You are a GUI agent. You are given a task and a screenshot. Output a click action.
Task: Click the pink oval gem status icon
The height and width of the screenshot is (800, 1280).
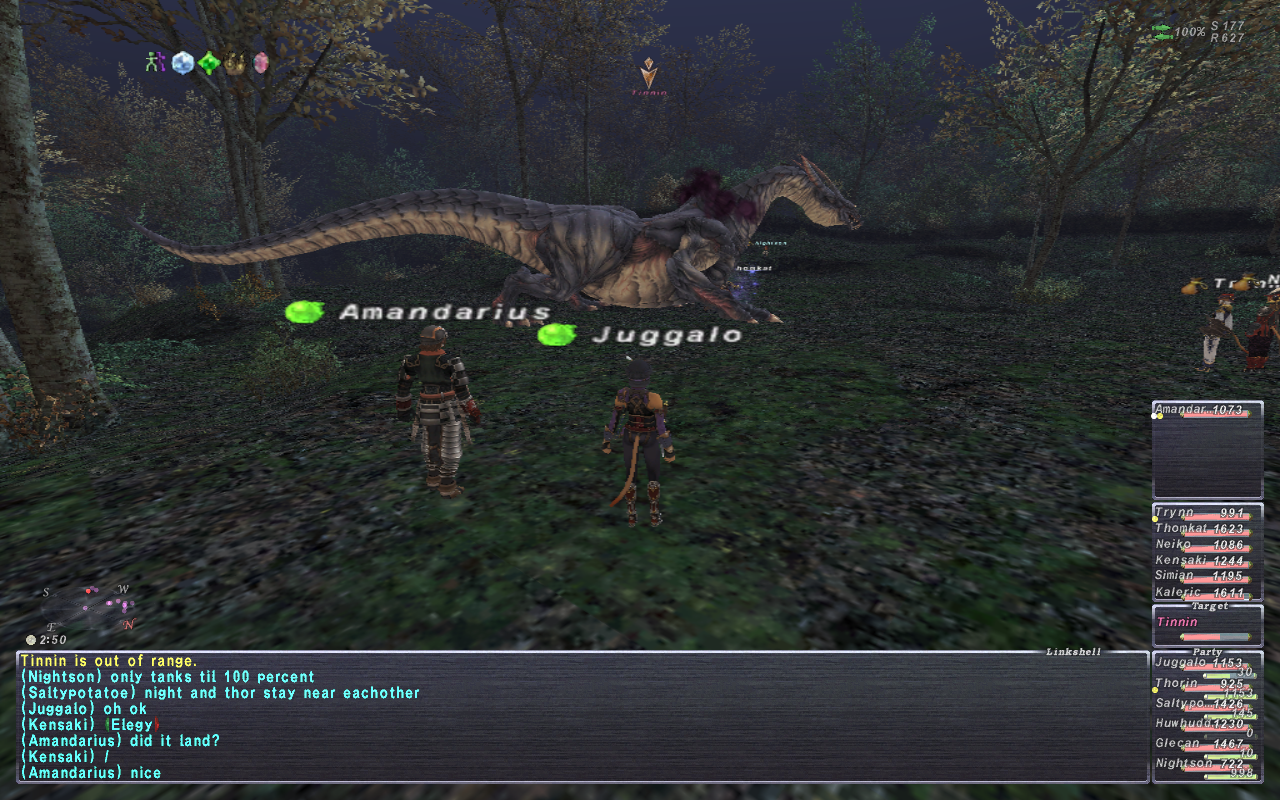pos(261,62)
